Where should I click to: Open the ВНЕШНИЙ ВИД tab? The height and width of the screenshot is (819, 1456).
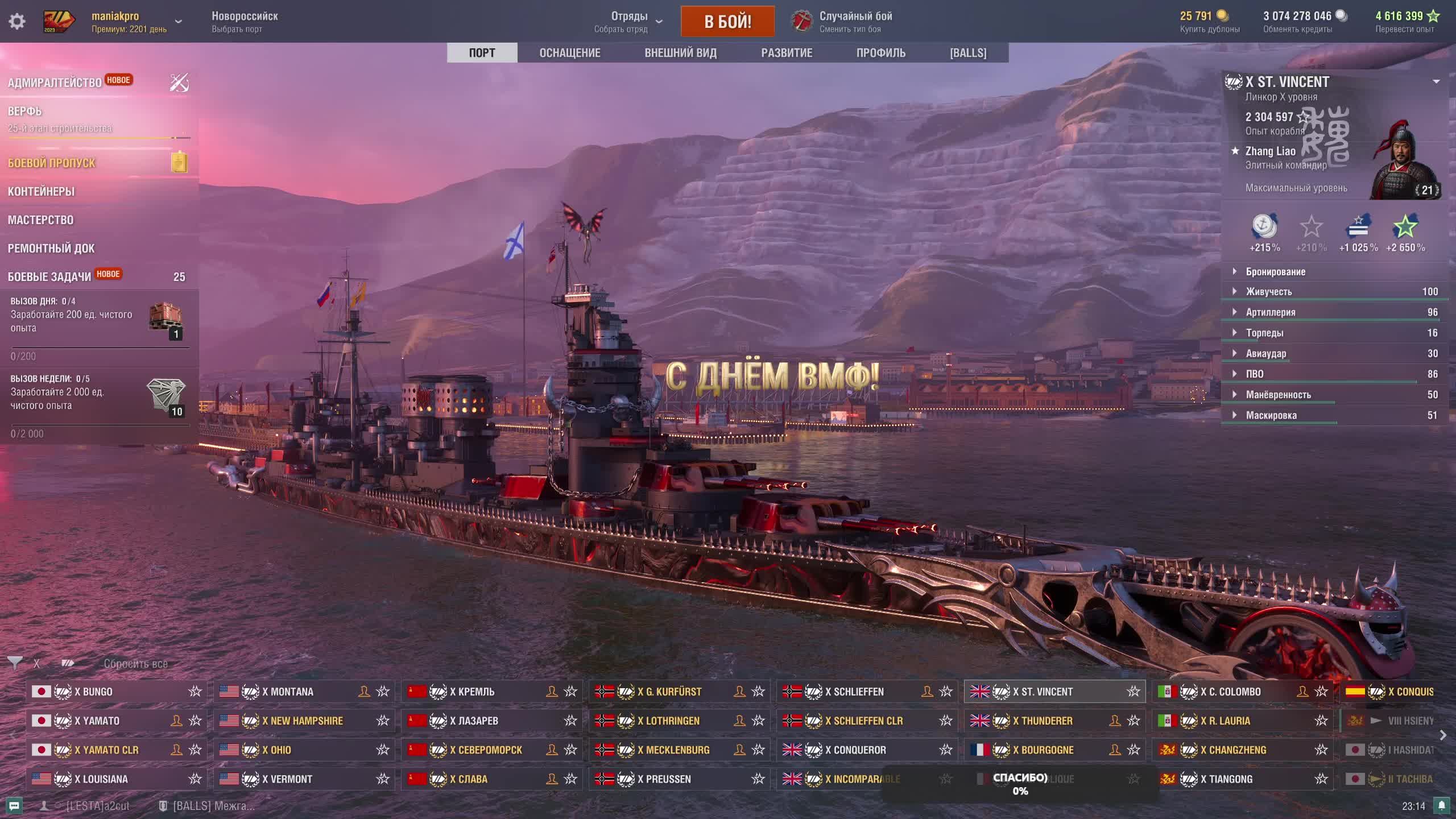(x=680, y=53)
